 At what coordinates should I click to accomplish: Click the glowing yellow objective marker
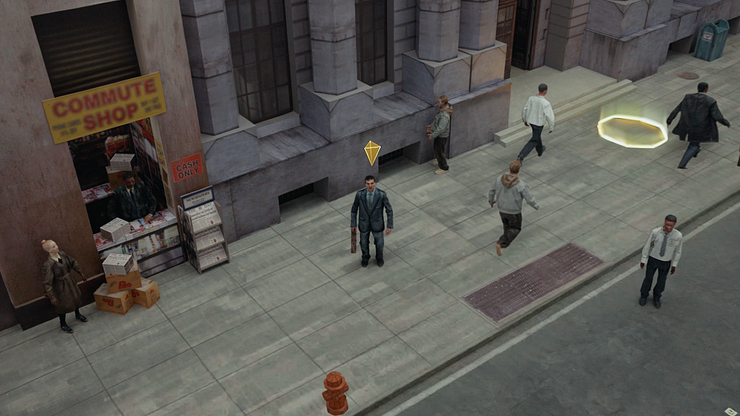pos(632,130)
